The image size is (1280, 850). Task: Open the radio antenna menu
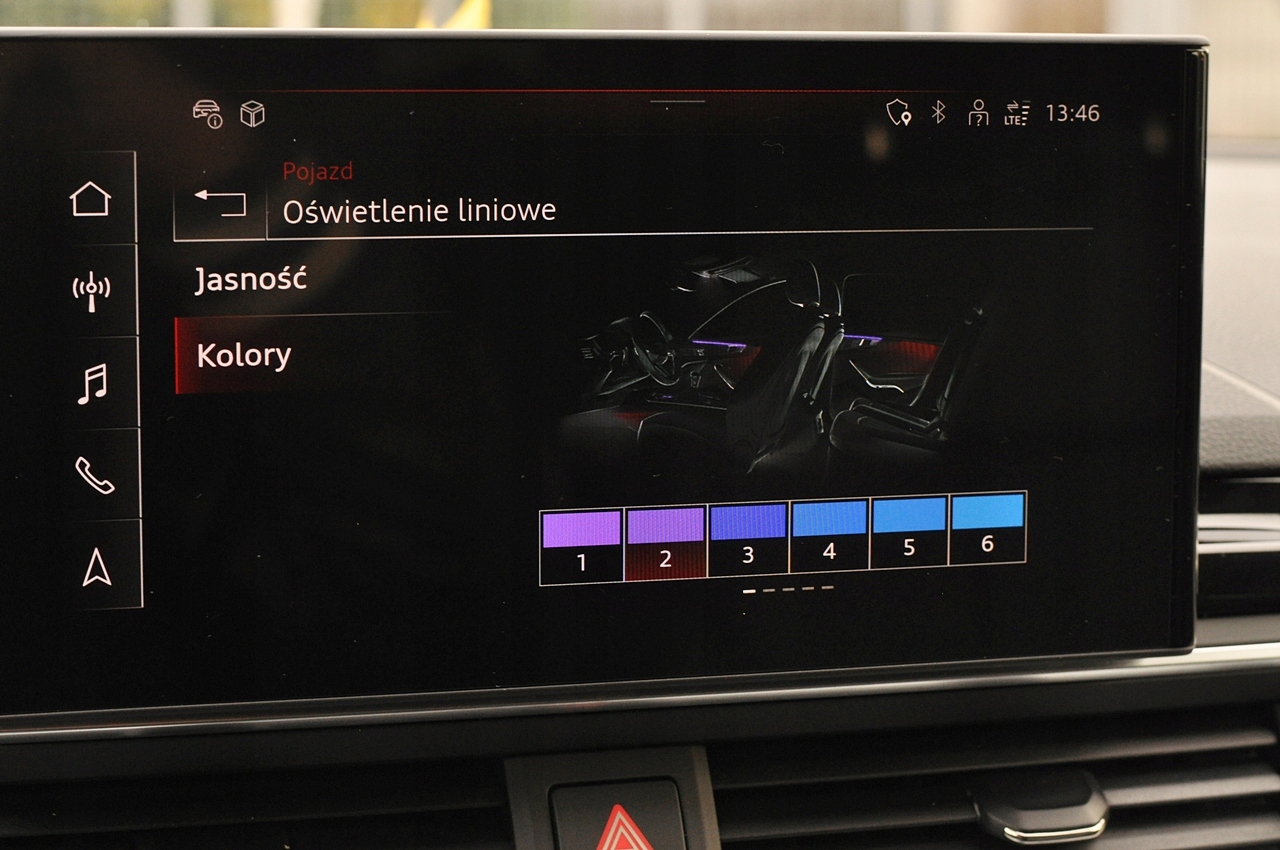pyautogui.click(x=91, y=291)
